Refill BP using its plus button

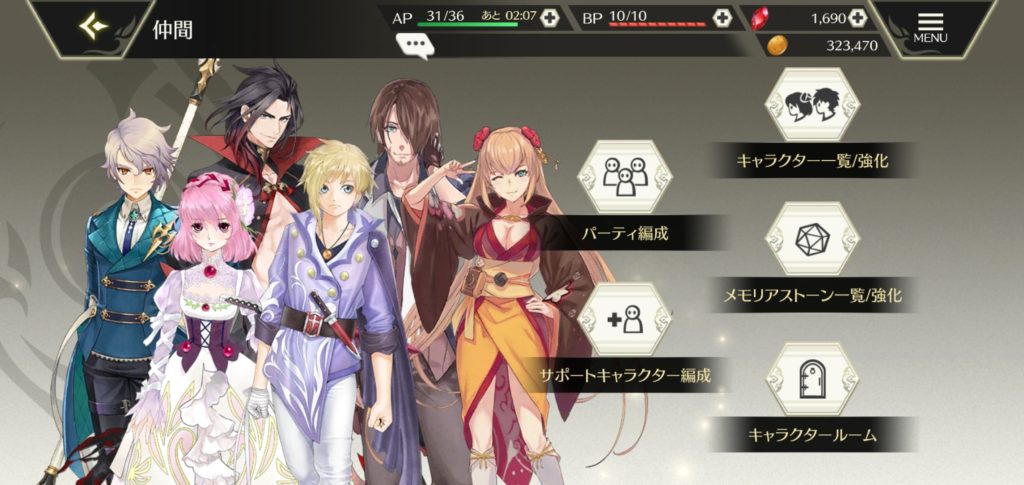coord(722,18)
